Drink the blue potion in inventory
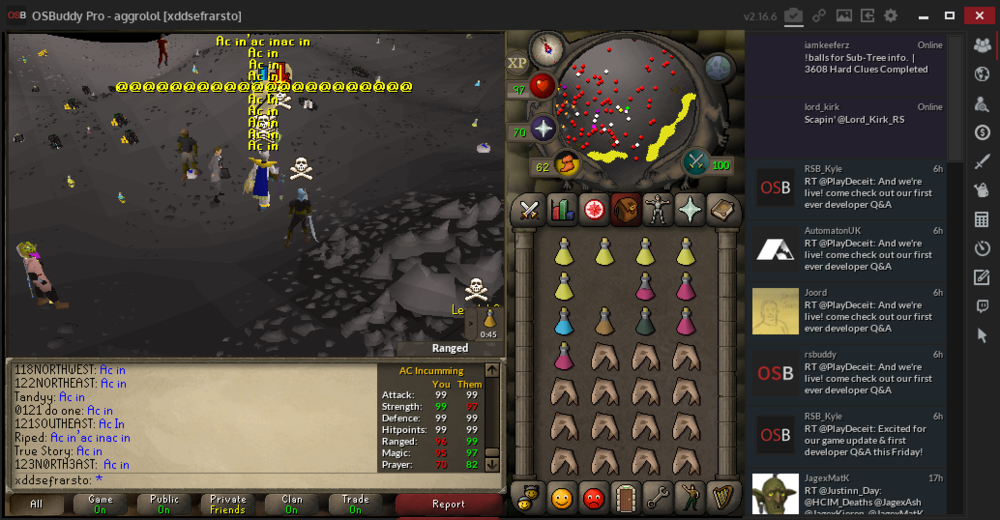This screenshot has width=1000, height=520. coord(564,321)
